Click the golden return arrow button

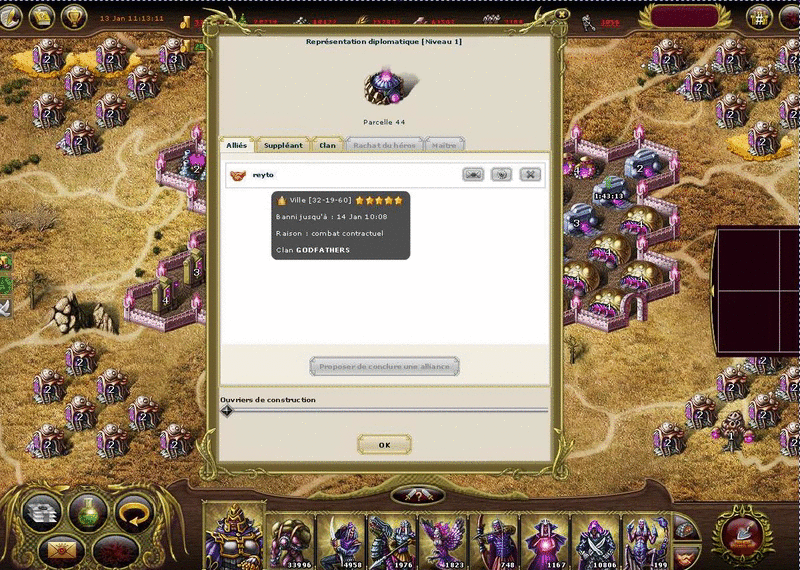tap(133, 514)
